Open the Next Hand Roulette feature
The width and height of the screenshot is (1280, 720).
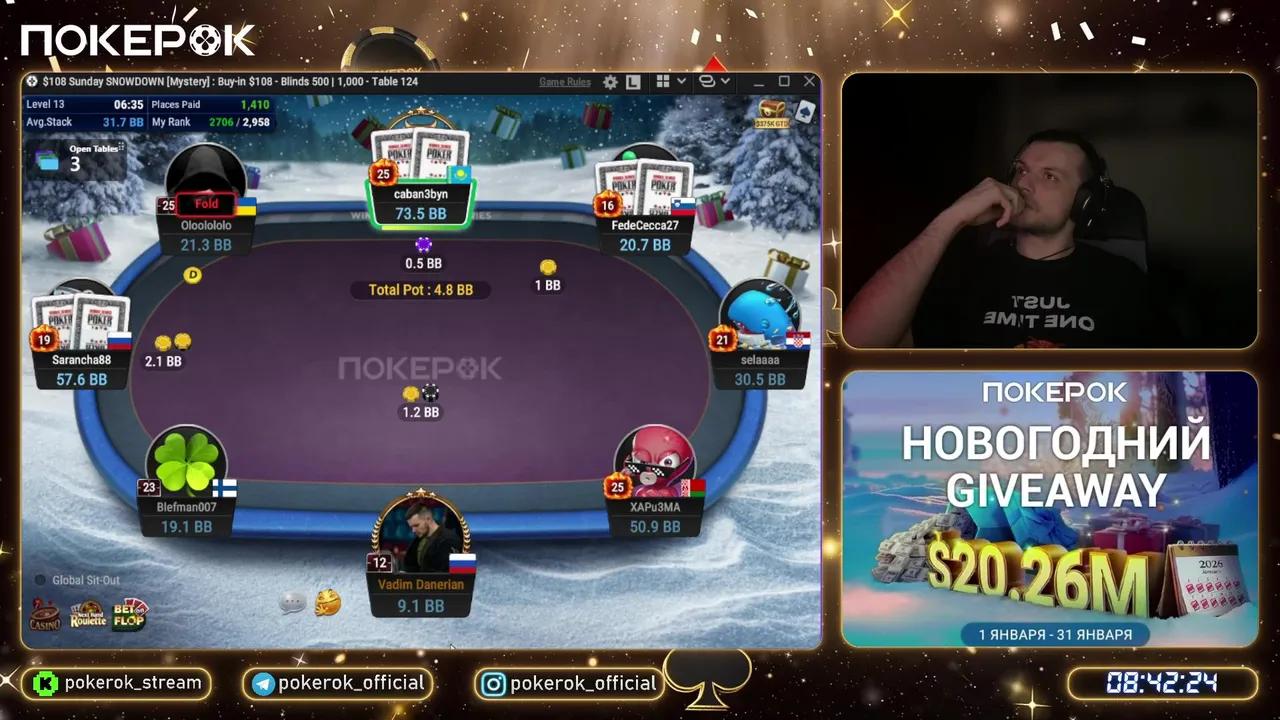(x=88, y=616)
